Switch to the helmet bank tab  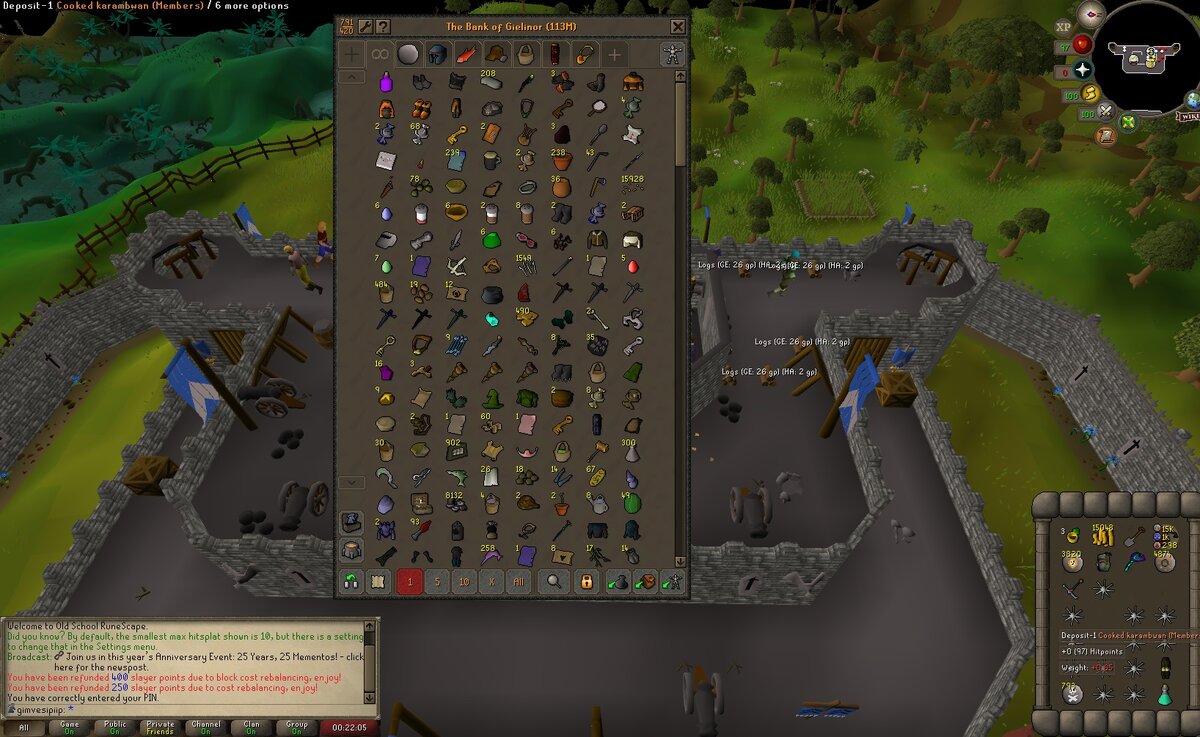437,54
